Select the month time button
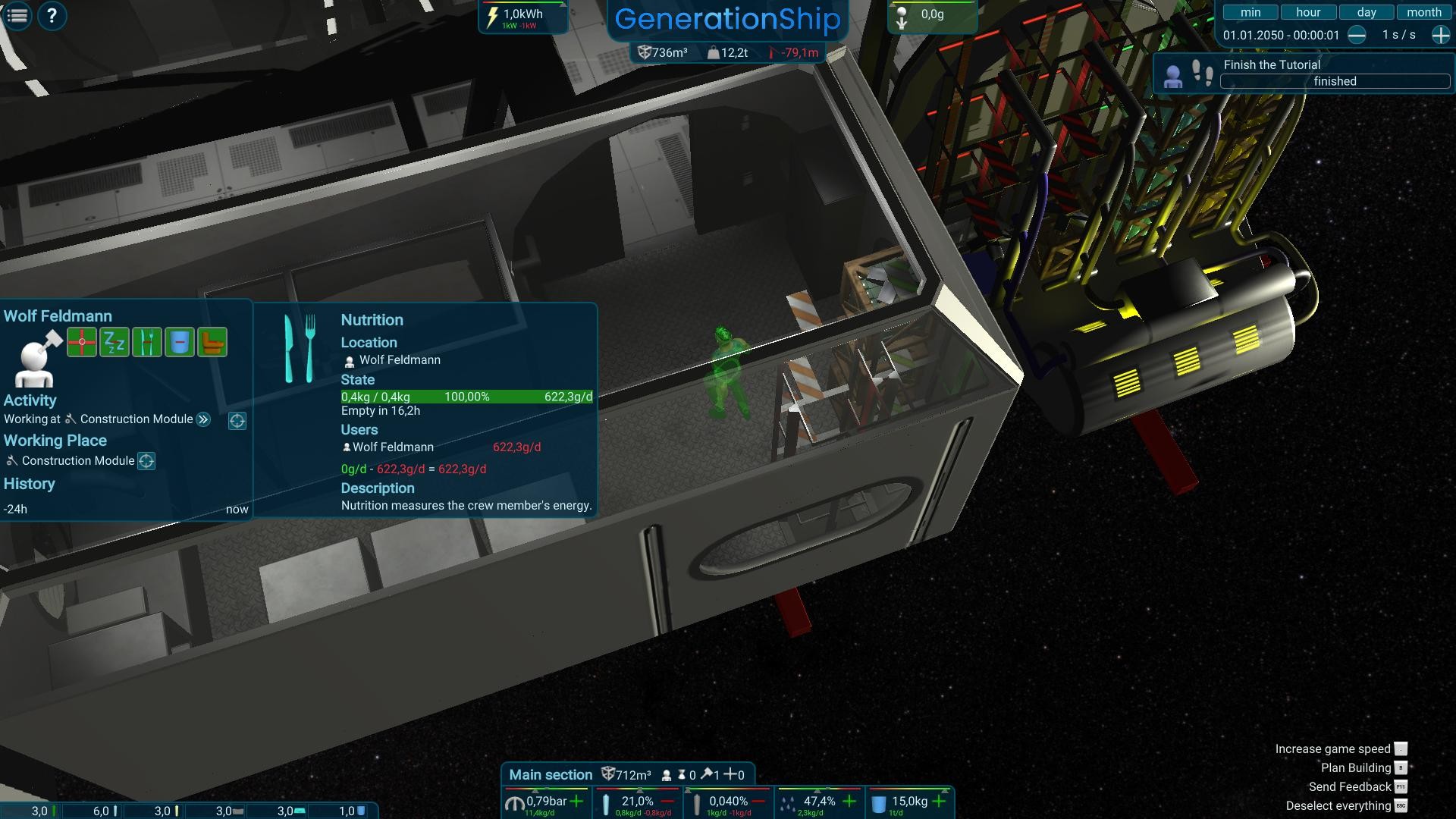1456x819 pixels. 1423,11
